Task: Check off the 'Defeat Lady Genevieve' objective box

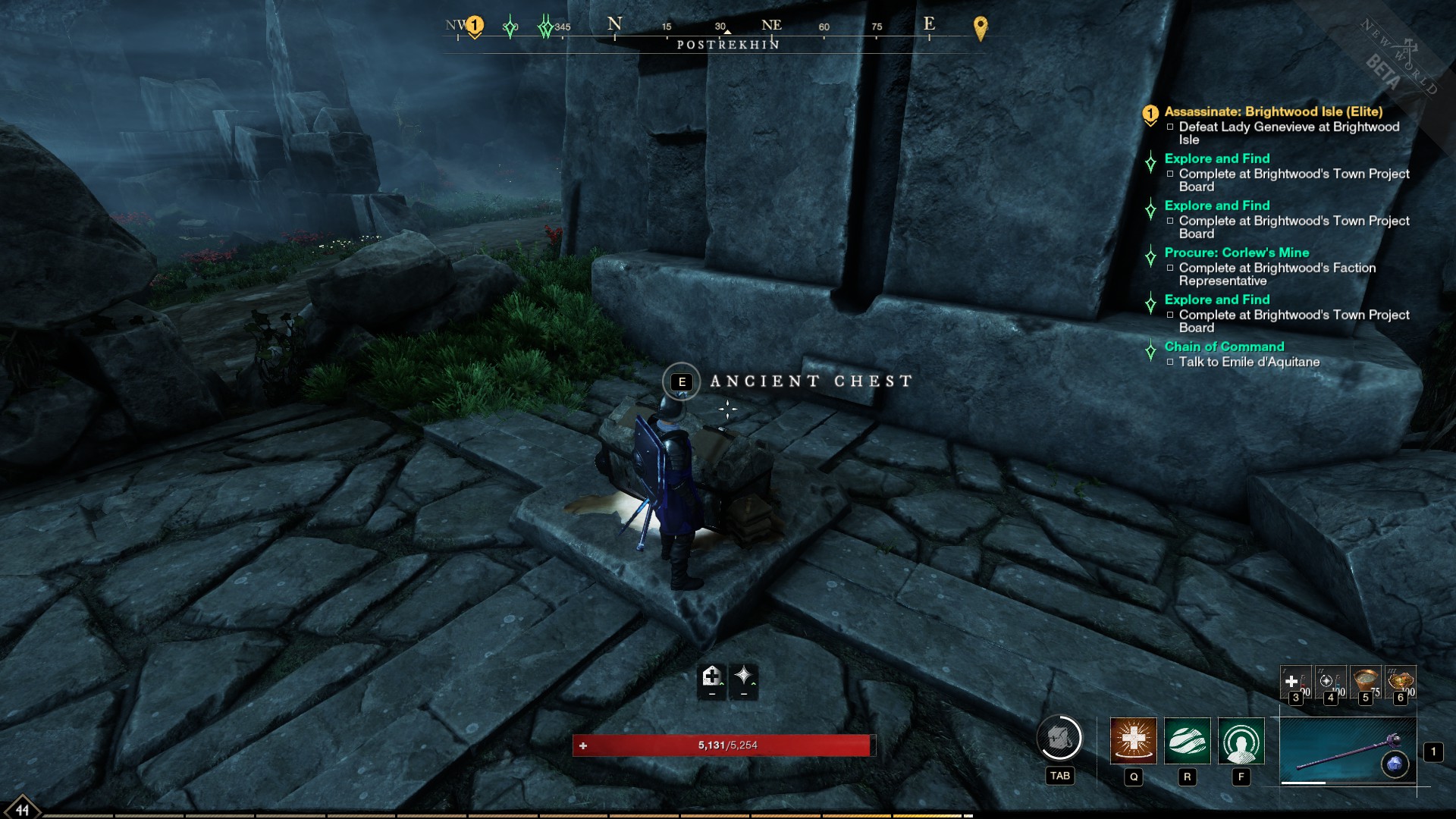Action: point(1171,127)
